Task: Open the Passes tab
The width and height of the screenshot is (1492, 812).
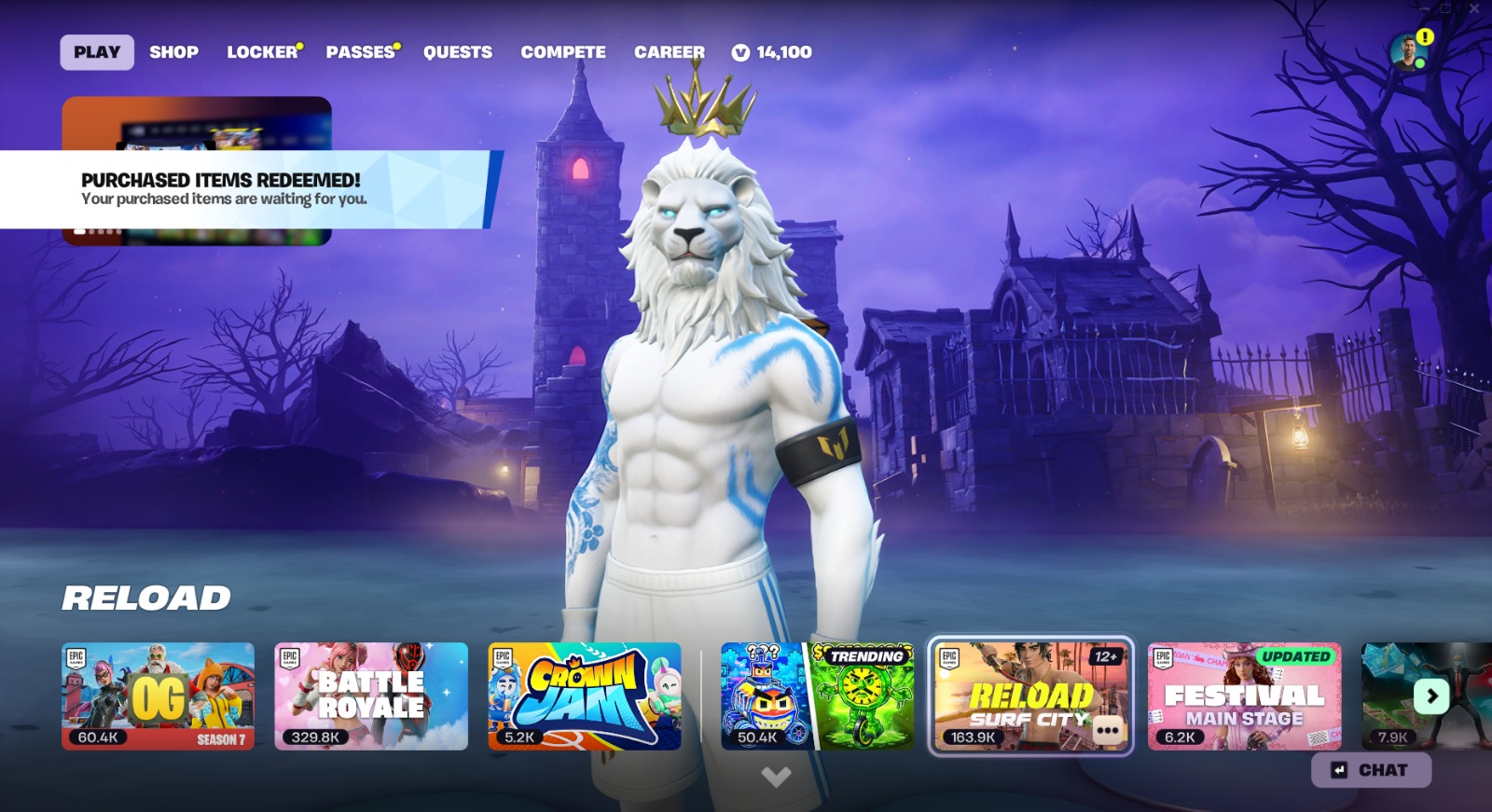Action: tap(361, 52)
